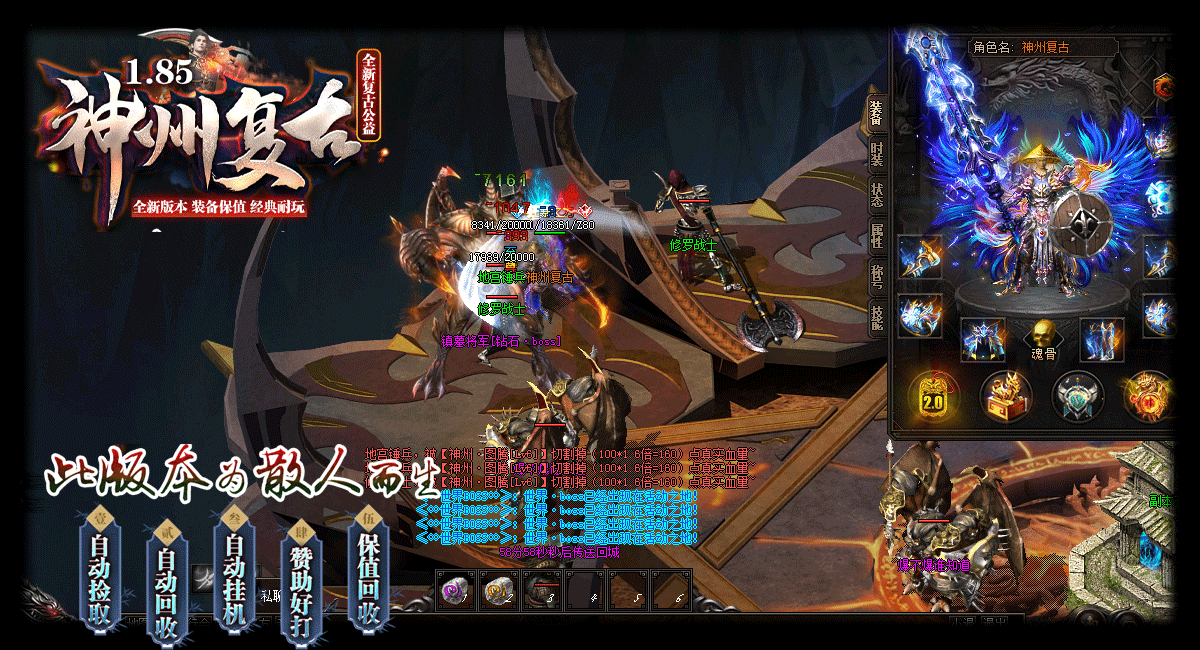Select the 属性 attributes tab

coord(876,236)
